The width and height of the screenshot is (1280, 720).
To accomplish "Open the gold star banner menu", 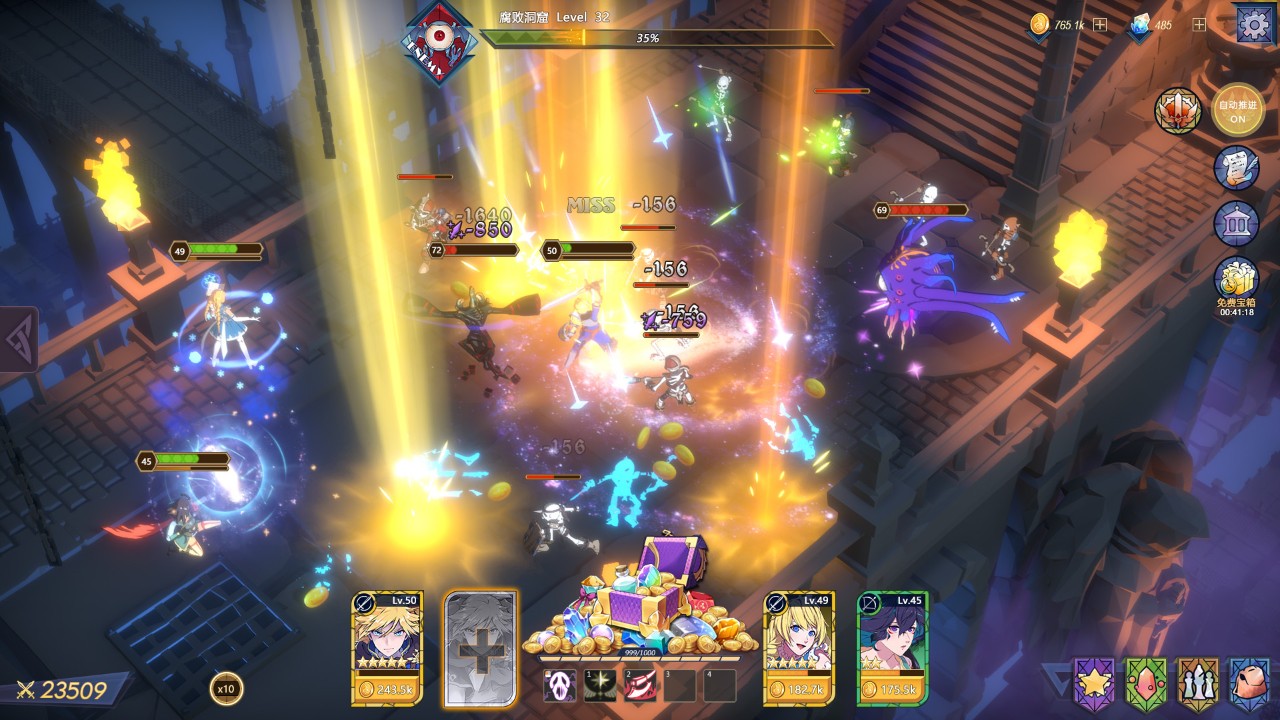I will pyautogui.click(x=1094, y=682).
